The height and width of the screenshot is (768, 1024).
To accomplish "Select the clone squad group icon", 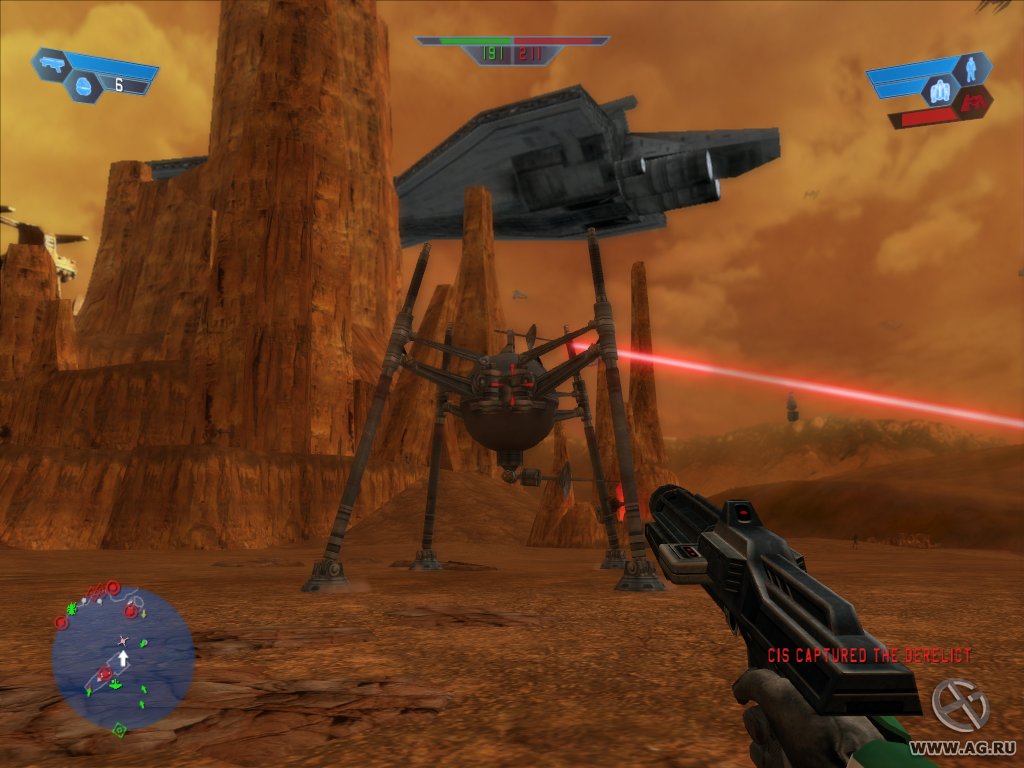I will point(940,92).
